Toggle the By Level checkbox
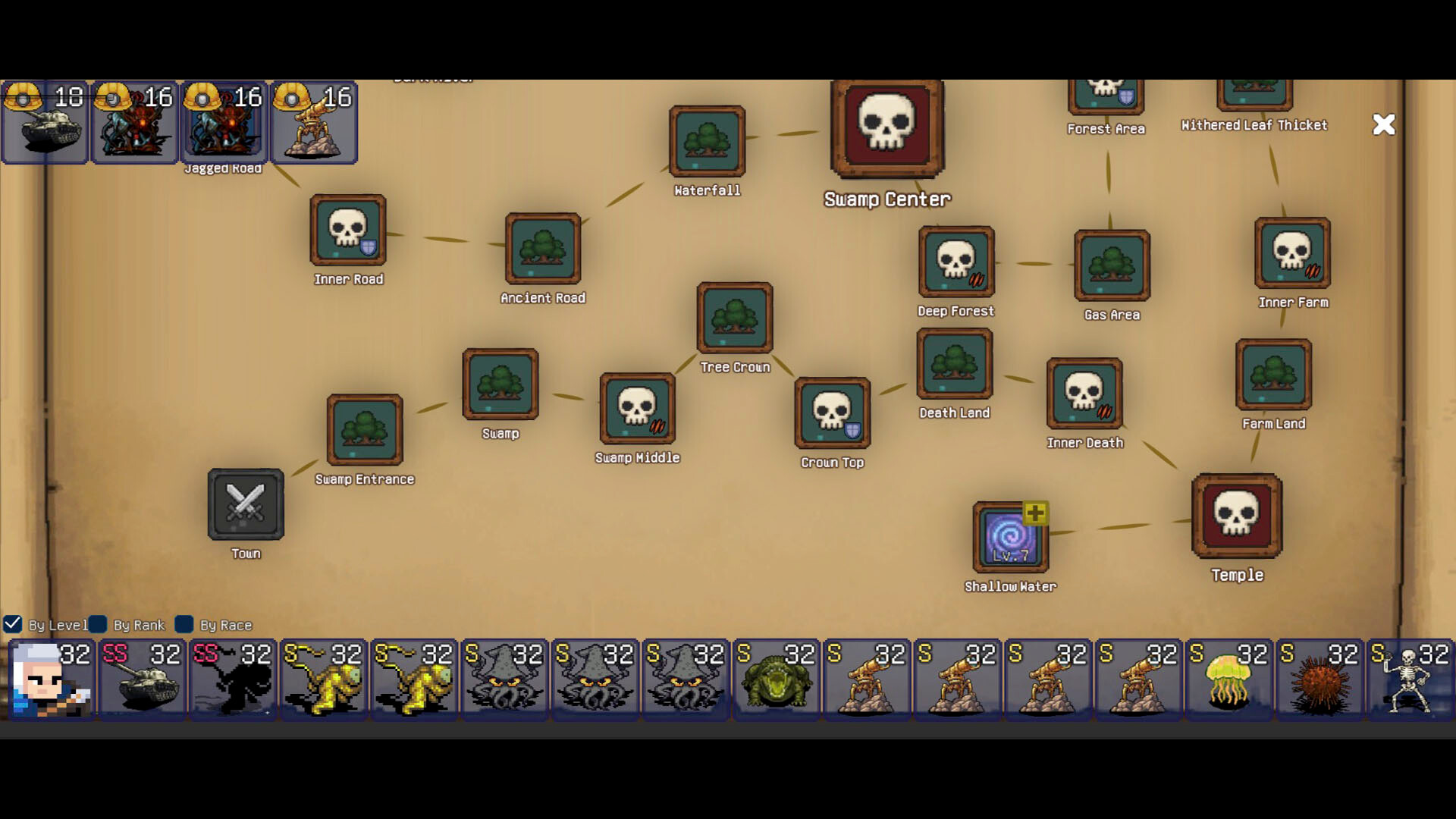Screen dimensions: 1456x819 [x=12, y=625]
